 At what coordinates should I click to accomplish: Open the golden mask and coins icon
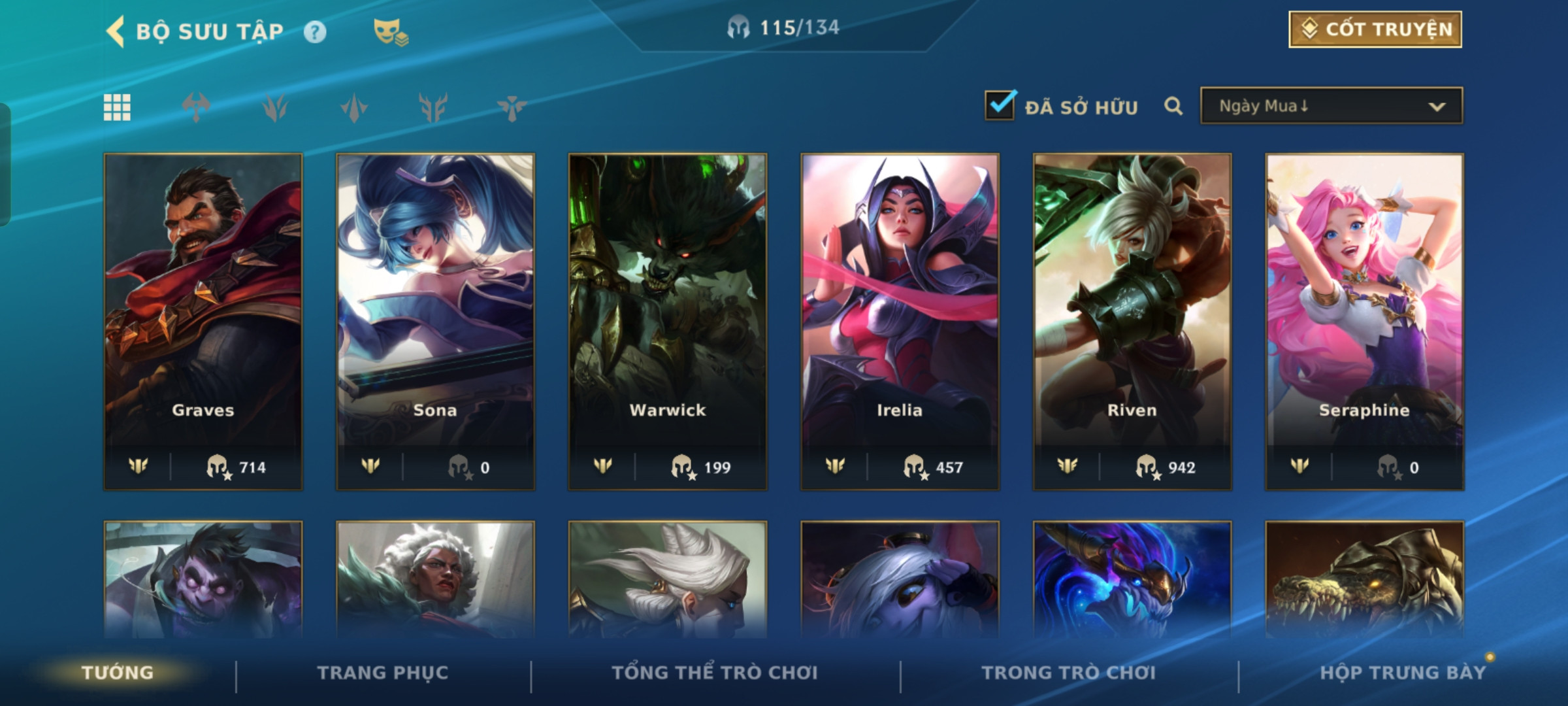pyautogui.click(x=390, y=31)
